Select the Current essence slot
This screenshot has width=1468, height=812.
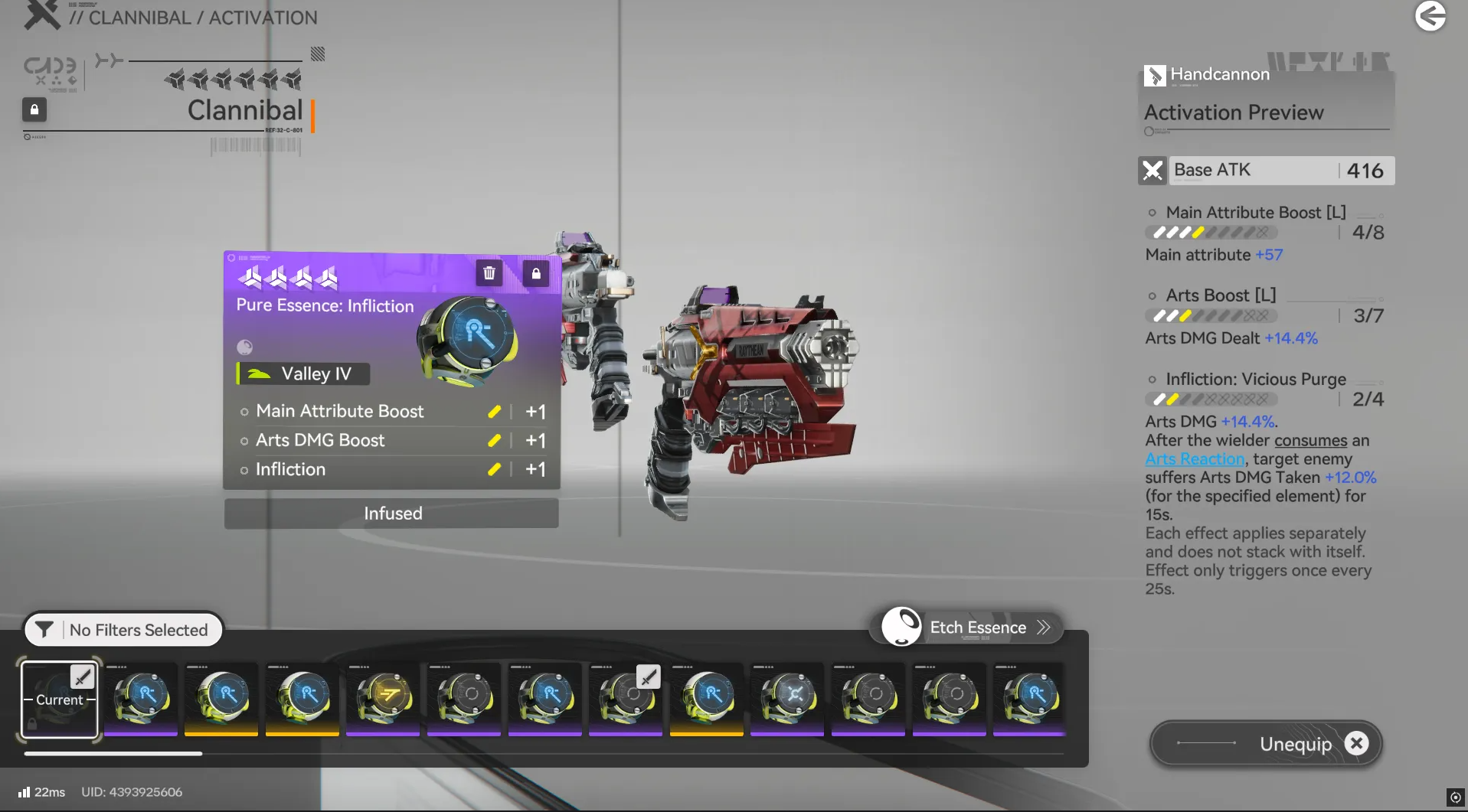[x=60, y=699]
